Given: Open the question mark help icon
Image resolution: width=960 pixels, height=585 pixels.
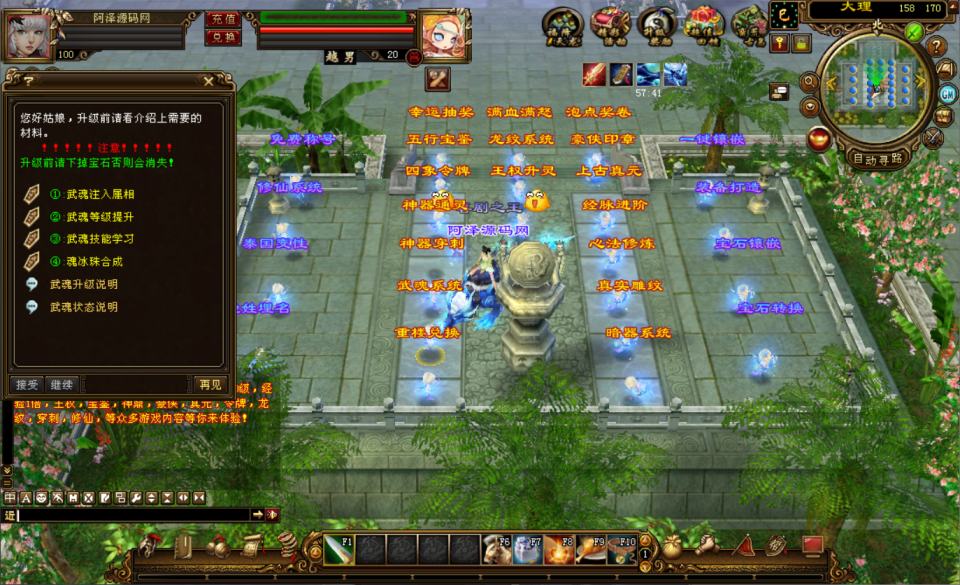Looking at the screenshot, I should (x=937, y=47).
